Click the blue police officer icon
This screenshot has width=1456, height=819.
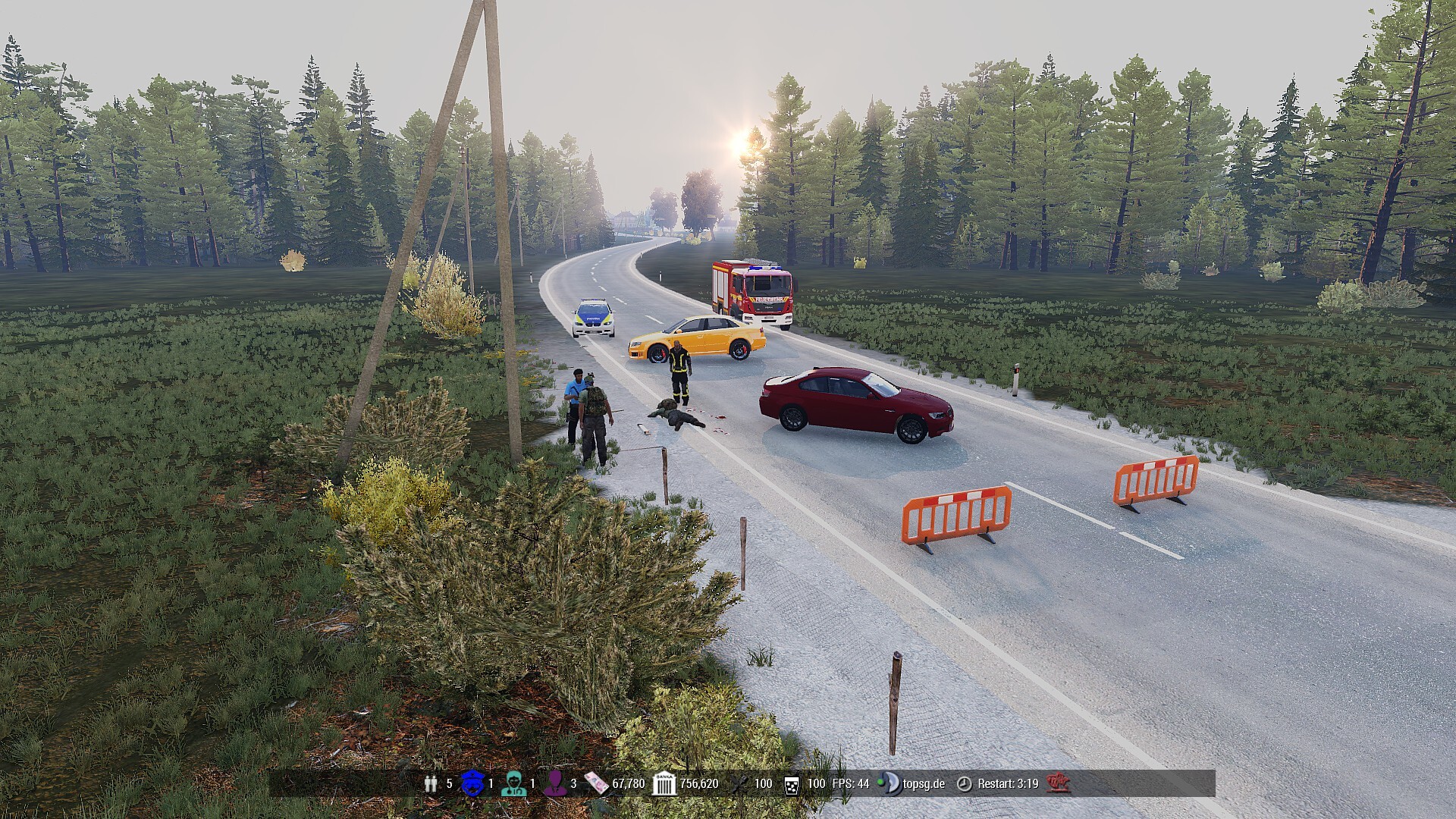point(472,783)
